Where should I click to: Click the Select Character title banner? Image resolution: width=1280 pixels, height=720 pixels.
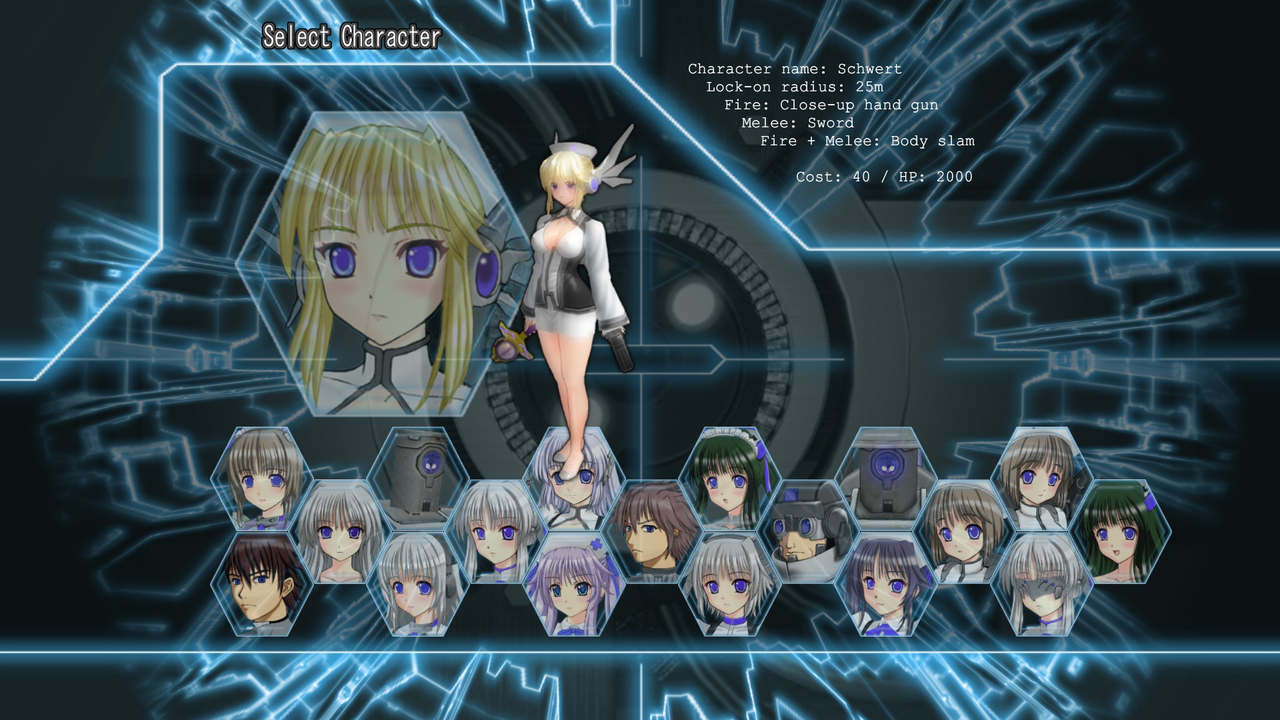tap(350, 38)
